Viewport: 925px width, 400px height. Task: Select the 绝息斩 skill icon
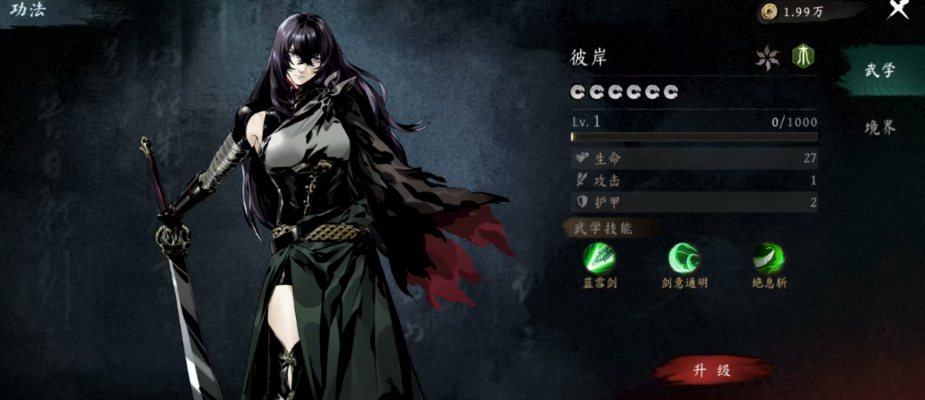click(x=769, y=260)
